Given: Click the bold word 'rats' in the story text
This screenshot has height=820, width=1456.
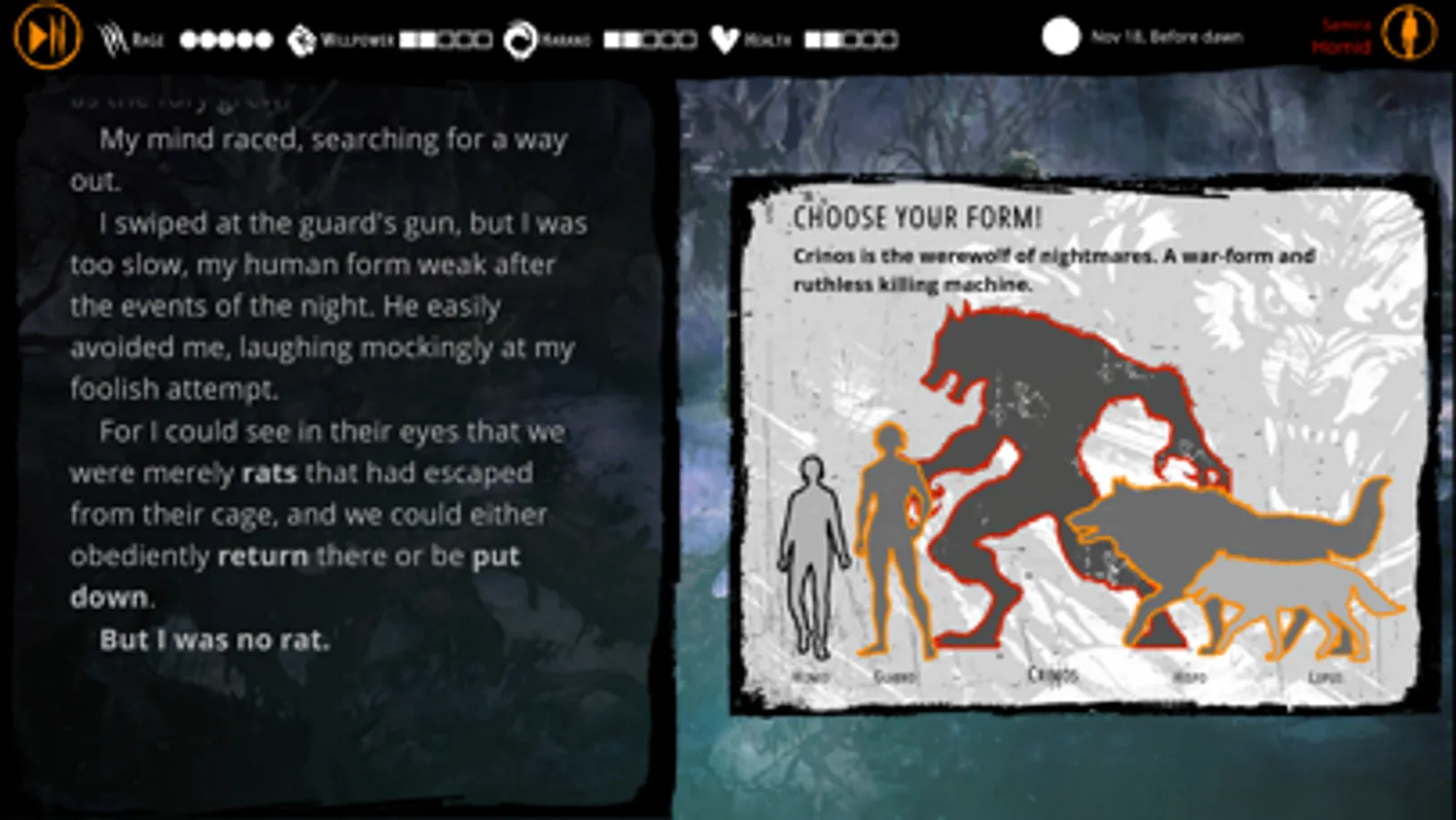Looking at the screenshot, I should pos(271,473).
